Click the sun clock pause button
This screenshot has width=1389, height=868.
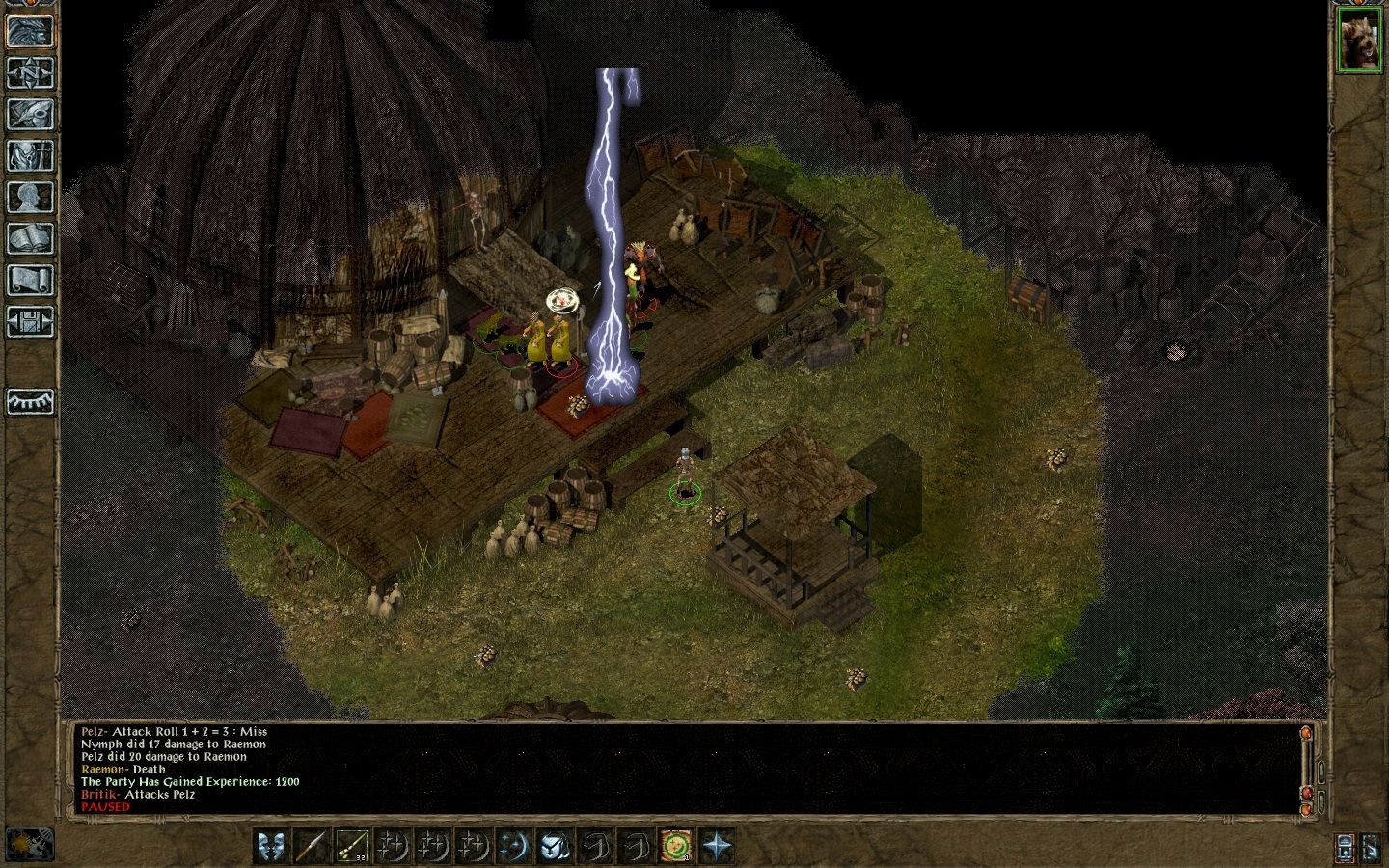point(30,845)
